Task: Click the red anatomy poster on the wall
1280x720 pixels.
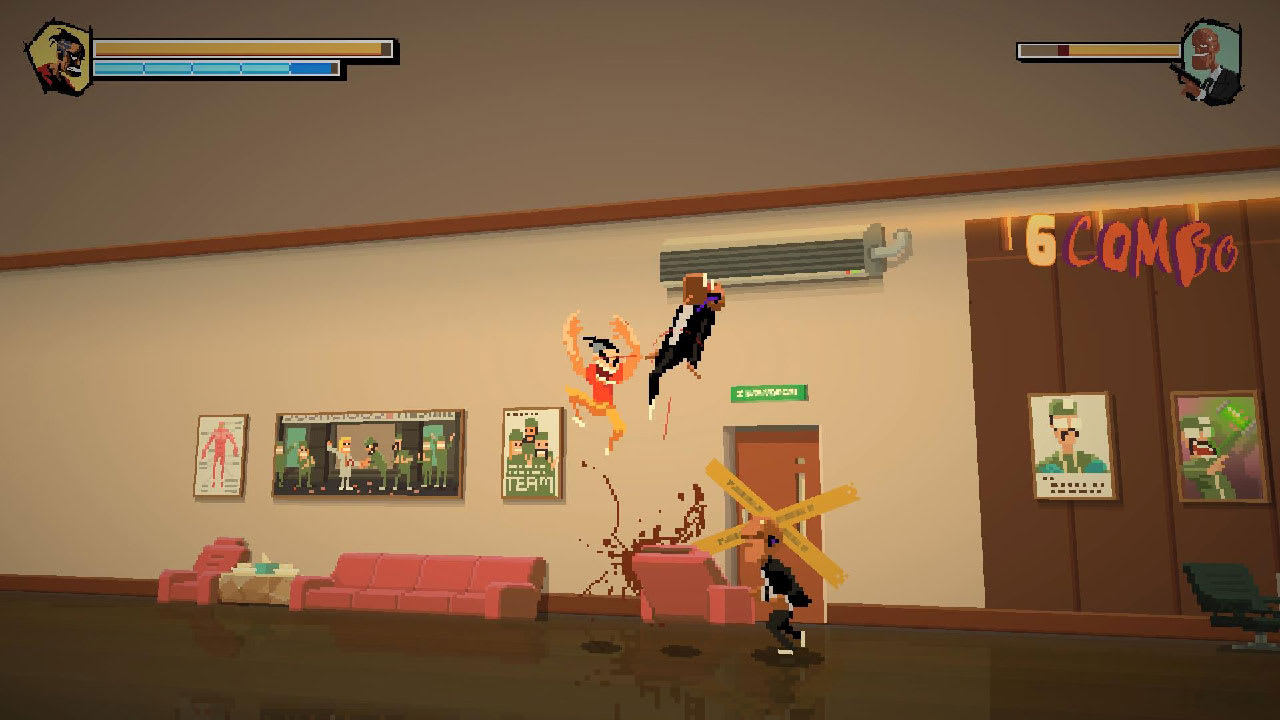Action: click(x=221, y=455)
